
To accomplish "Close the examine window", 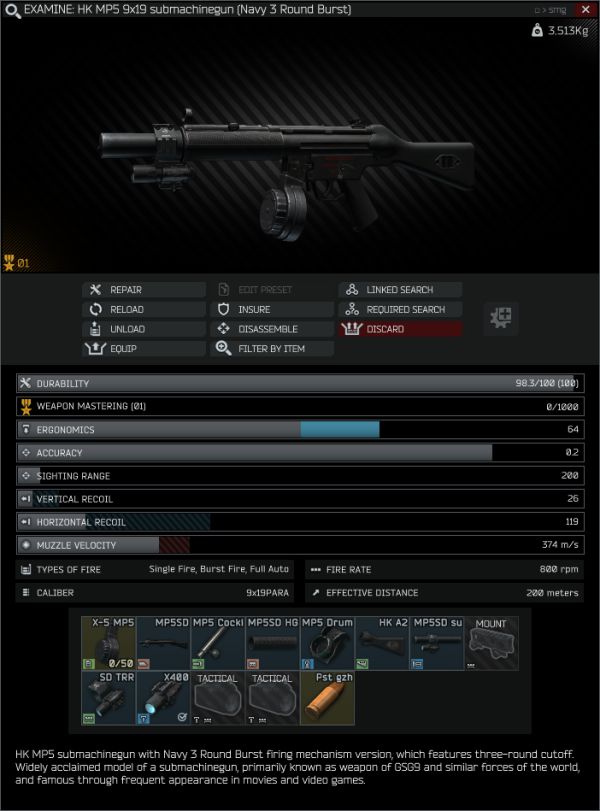I will pyautogui.click(x=585, y=9).
